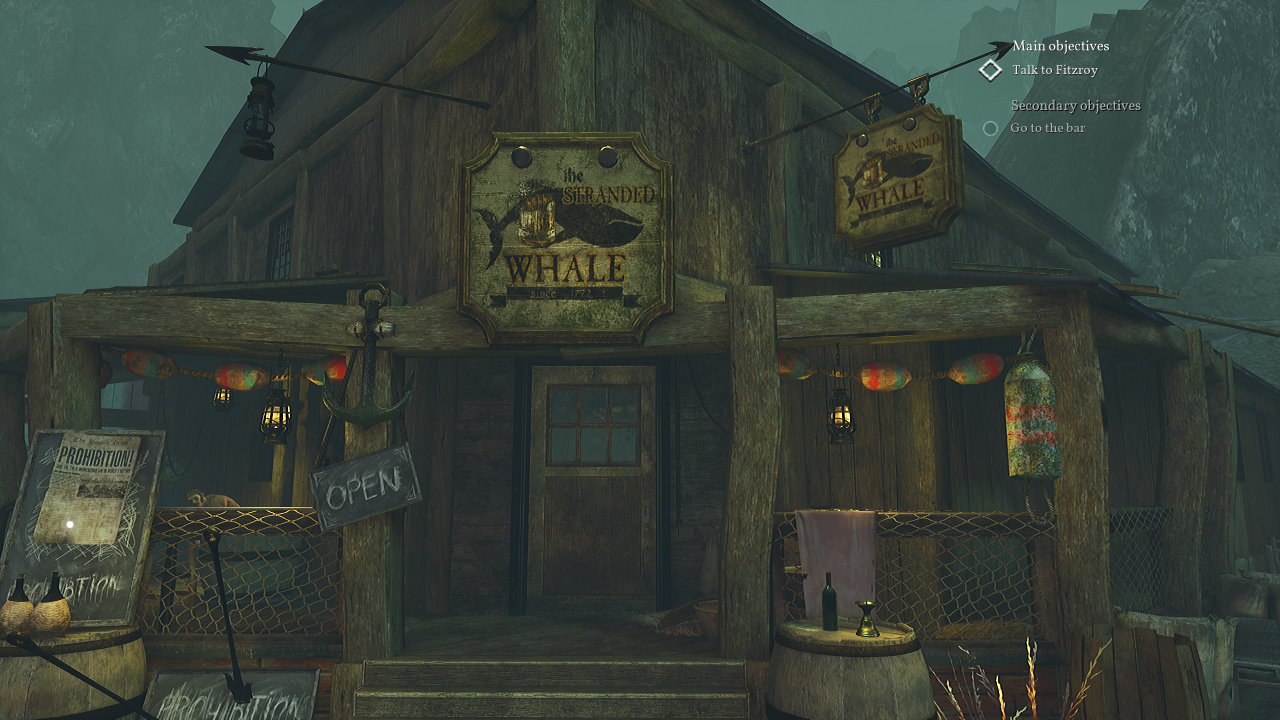Select the 'Talk to Fitzroy' main objective
Screen dimensions: 1280x720
(1053, 70)
